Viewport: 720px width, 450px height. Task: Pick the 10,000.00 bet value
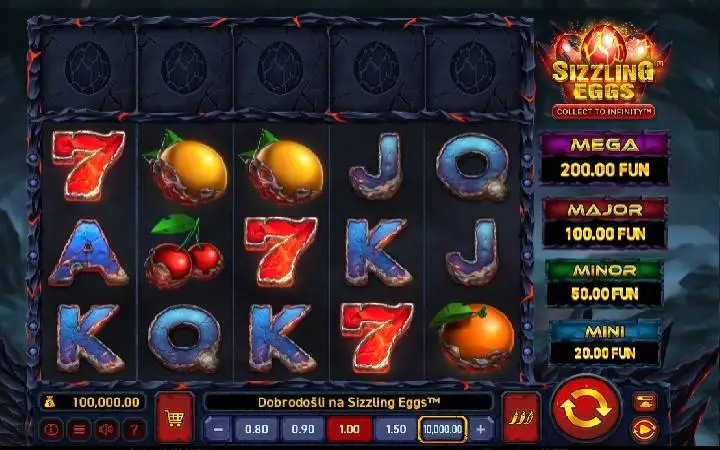pos(442,429)
